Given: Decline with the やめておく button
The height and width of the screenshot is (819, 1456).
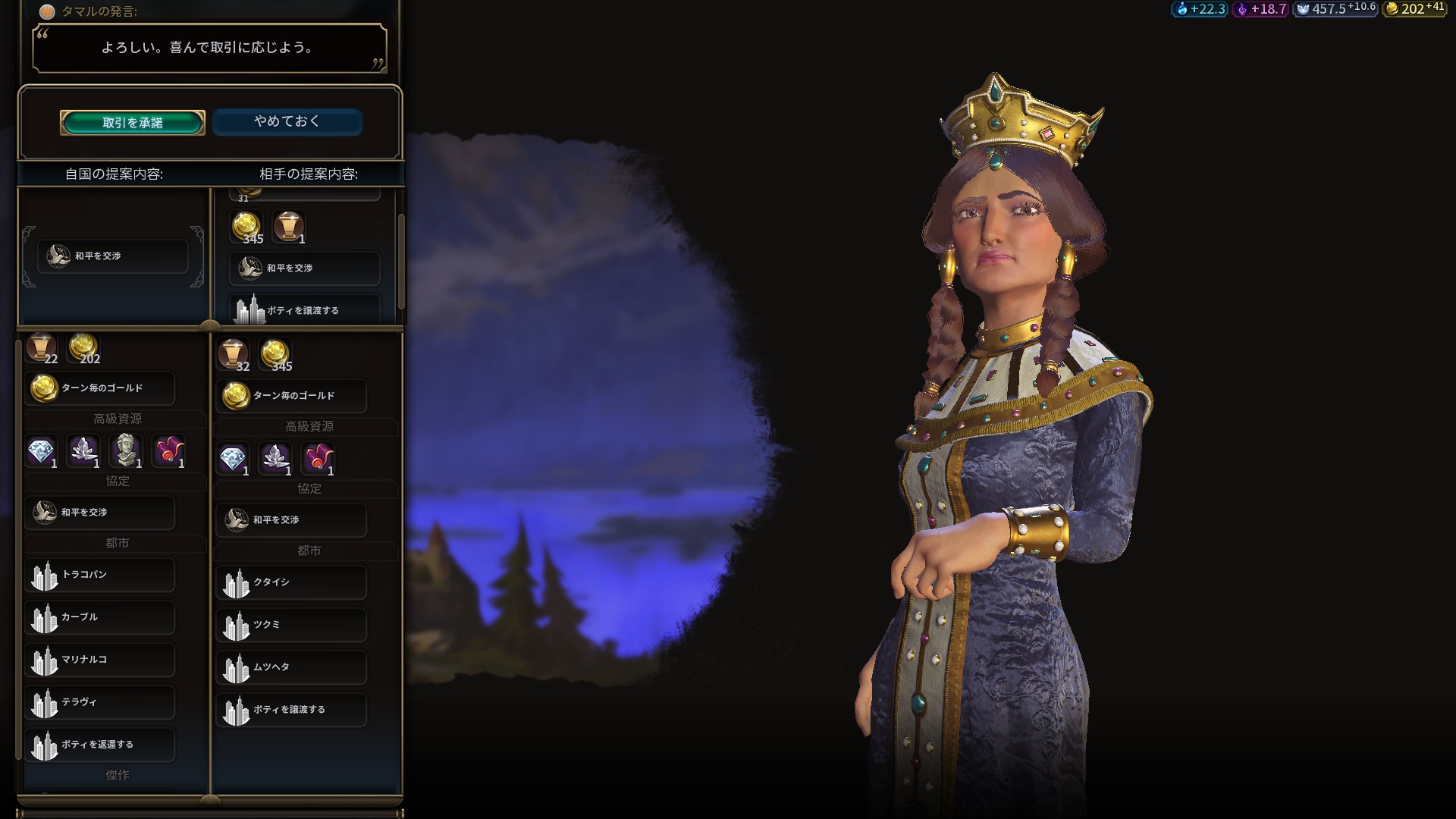Looking at the screenshot, I should pos(287,121).
